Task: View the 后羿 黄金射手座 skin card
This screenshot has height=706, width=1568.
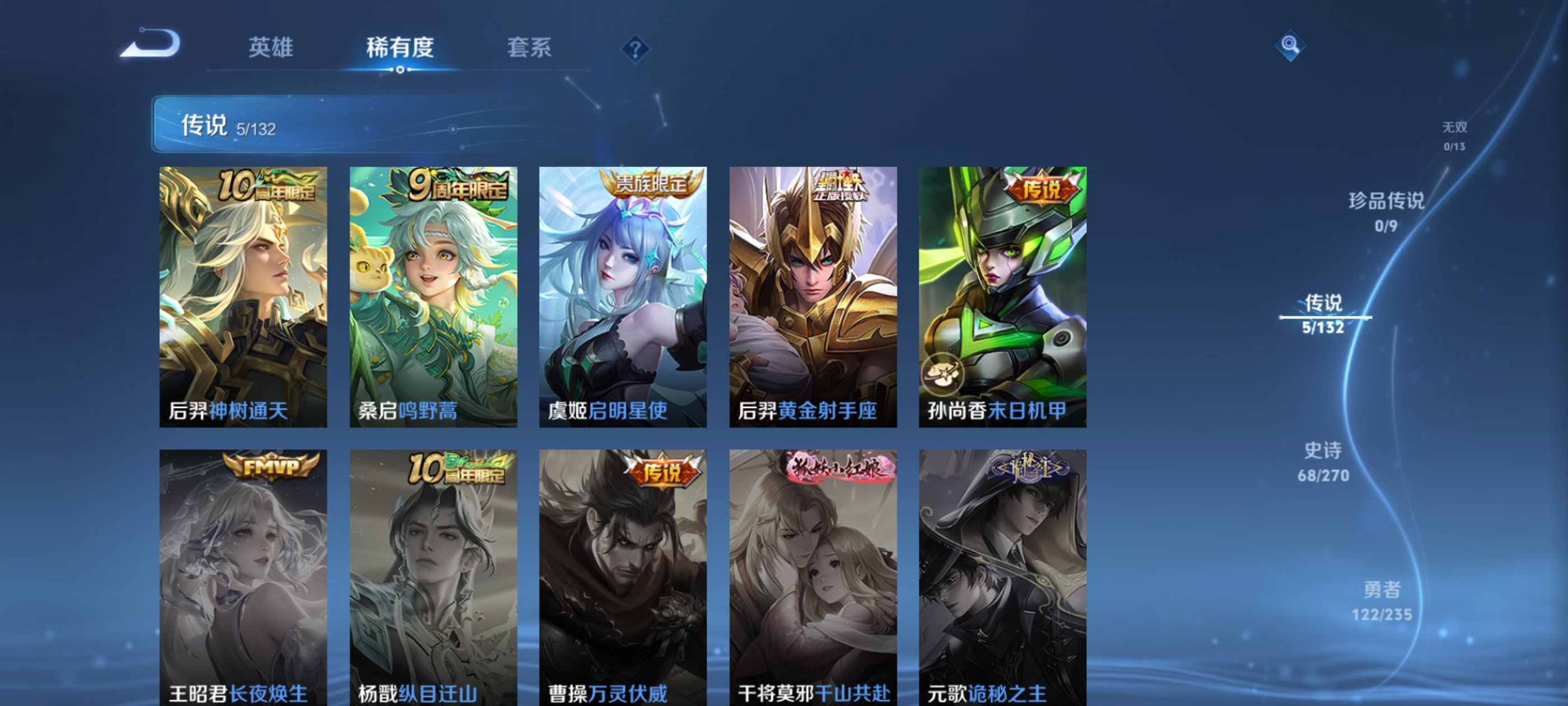Action: tap(813, 296)
